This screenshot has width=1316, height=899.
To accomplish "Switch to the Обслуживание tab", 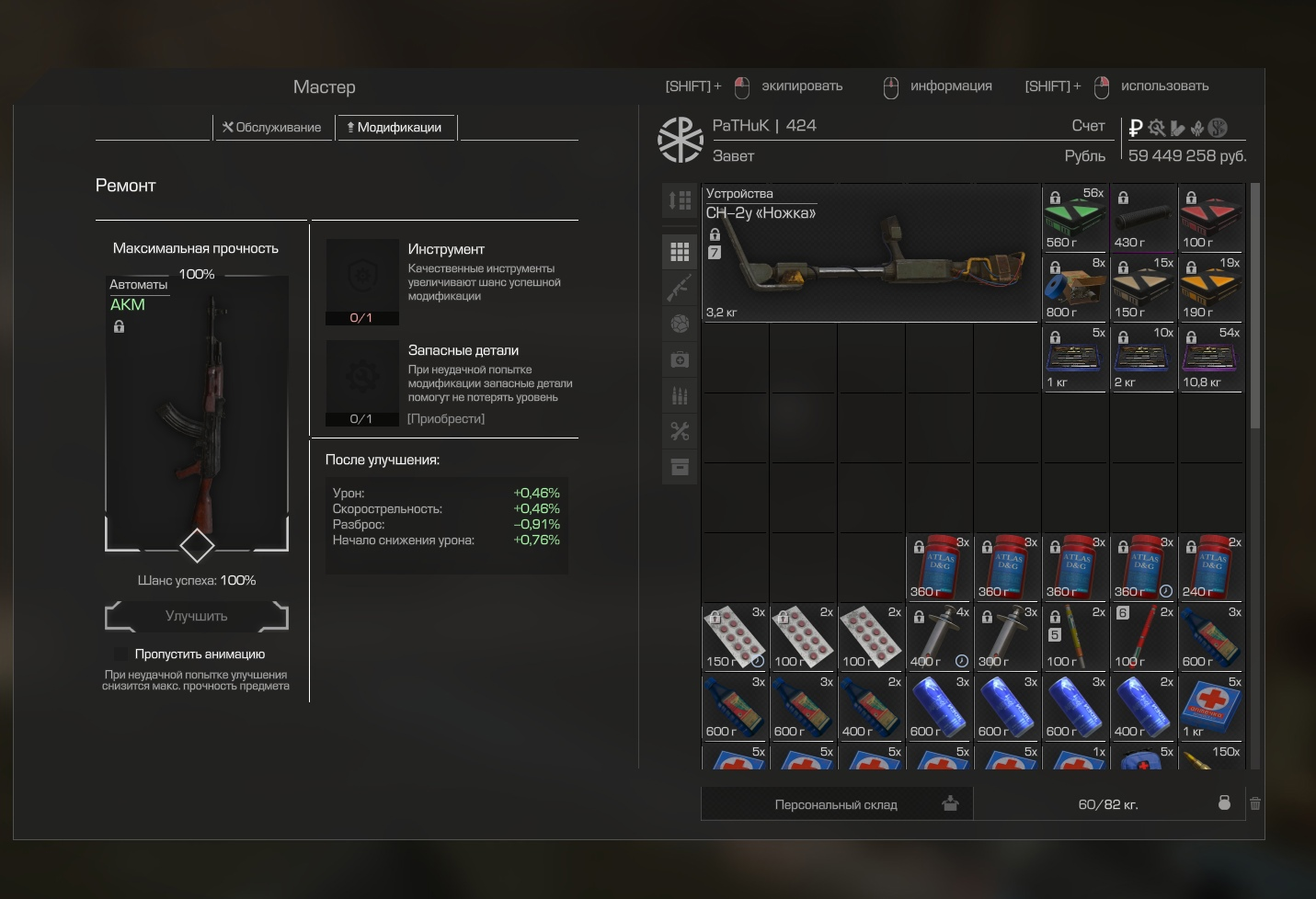I will [271, 128].
